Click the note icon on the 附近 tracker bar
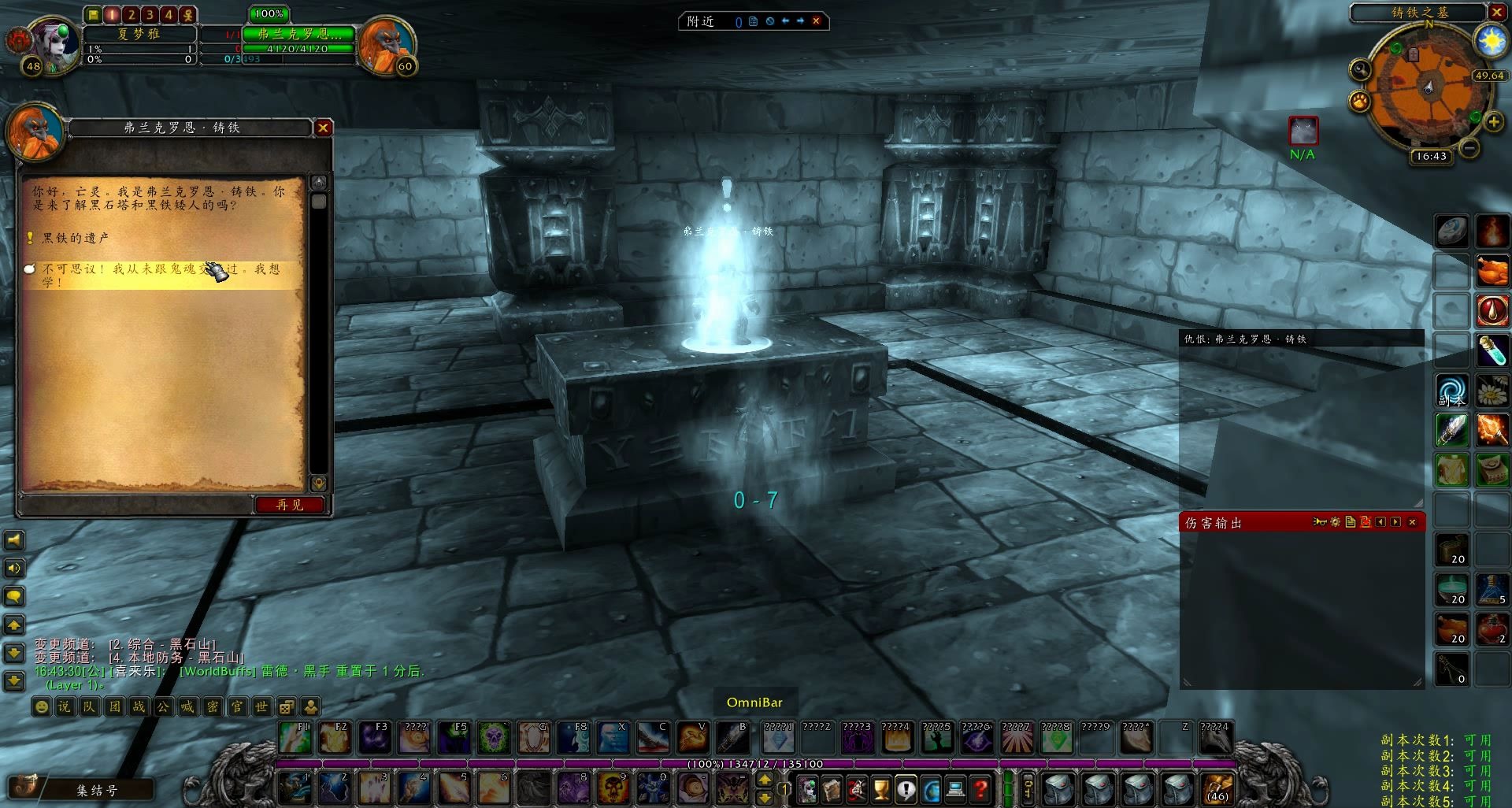The height and width of the screenshot is (808, 1512). [754, 22]
